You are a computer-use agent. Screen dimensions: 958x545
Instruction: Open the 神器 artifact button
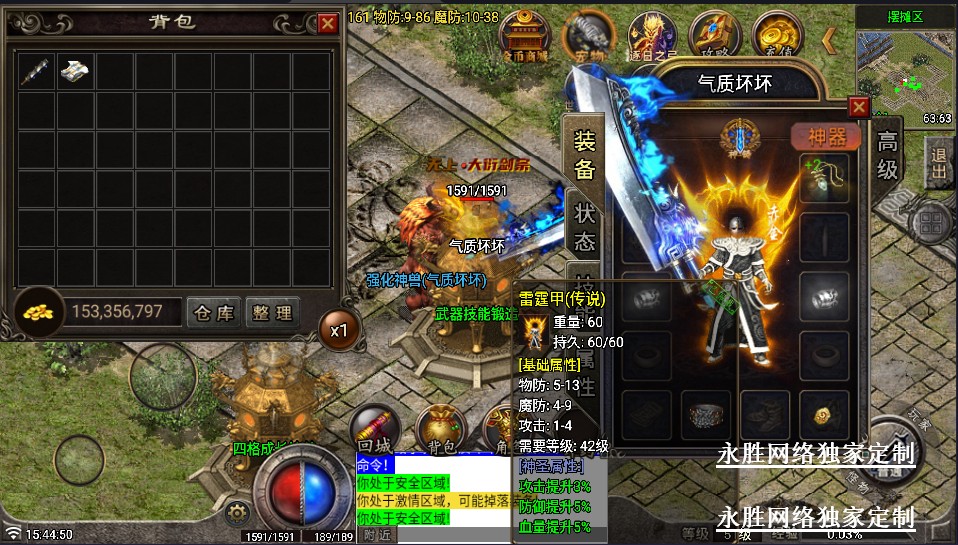click(825, 136)
